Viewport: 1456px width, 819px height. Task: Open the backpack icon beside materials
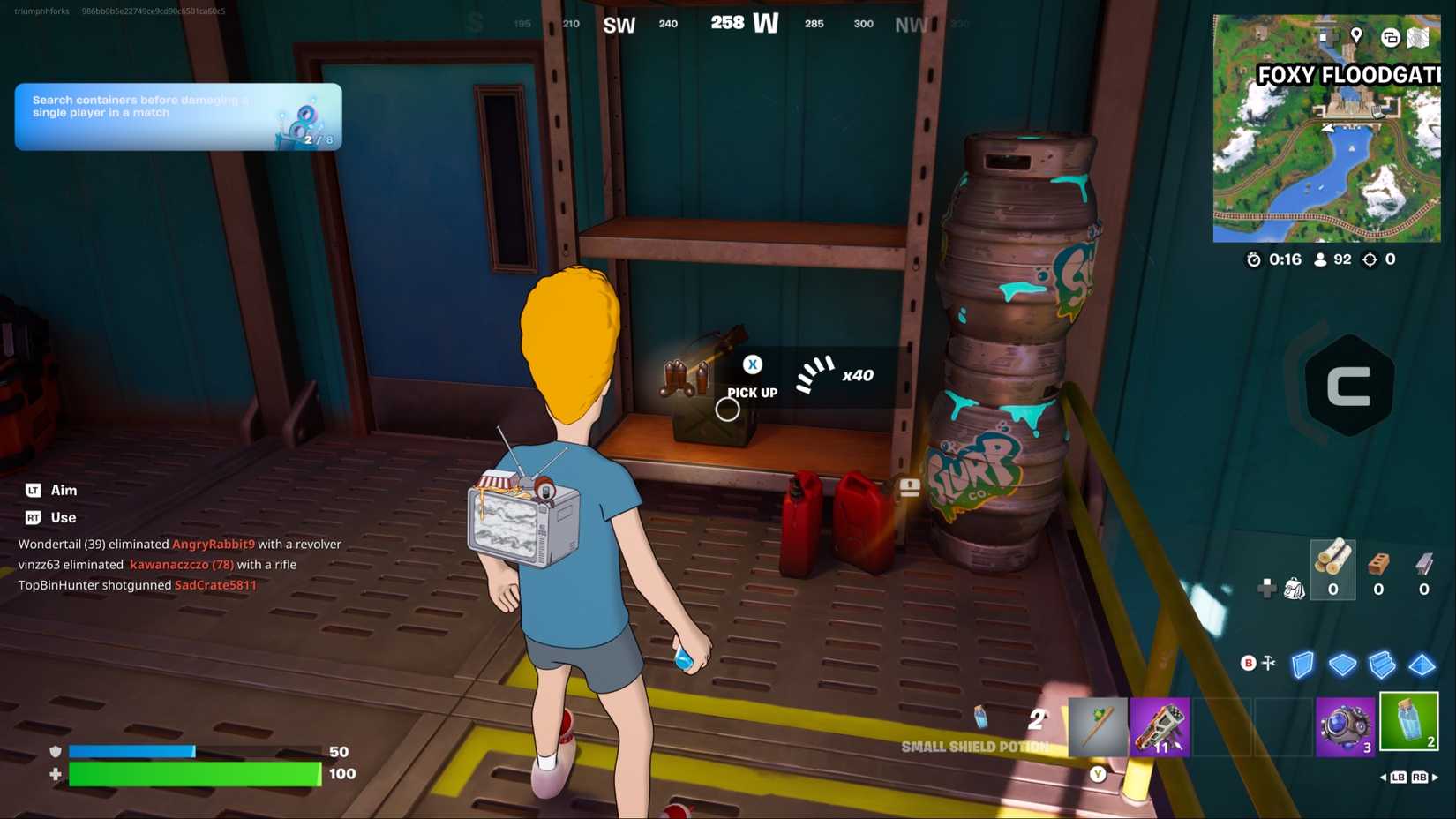(1295, 589)
